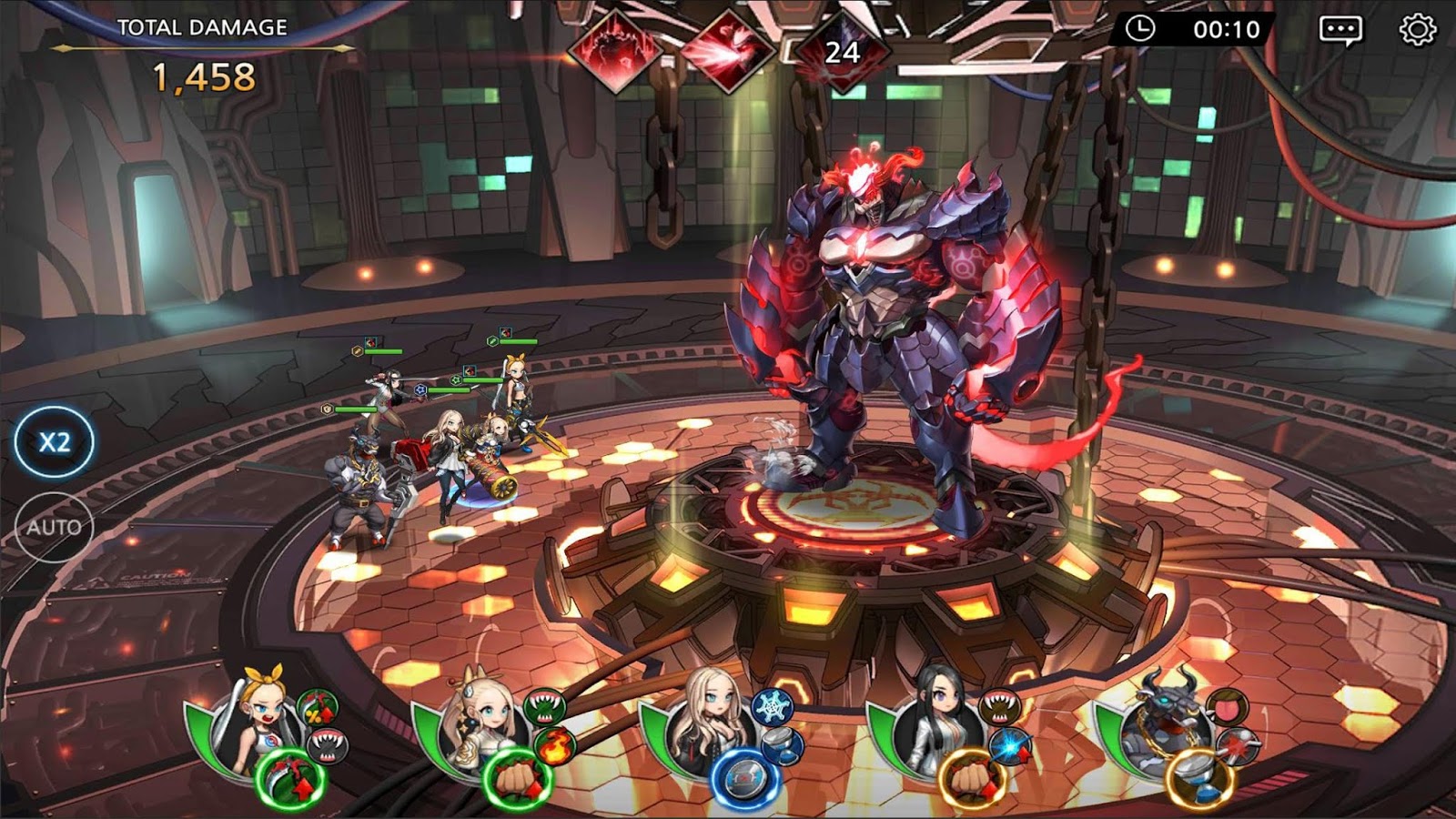
Task: Inspect the first red boss skill diamond
Action: [x=621, y=47]
